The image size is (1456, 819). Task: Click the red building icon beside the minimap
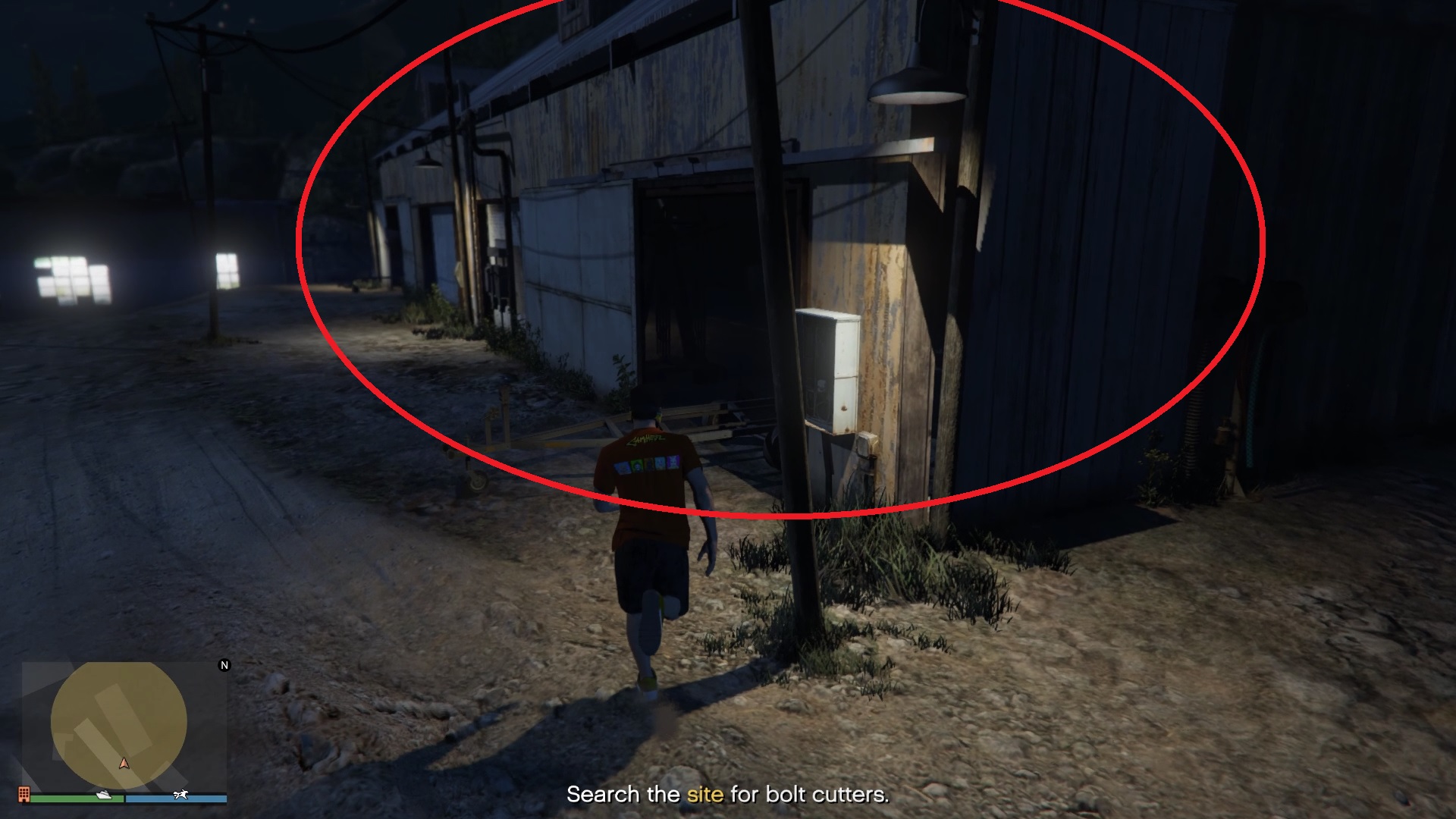click(x=24, y=796)
